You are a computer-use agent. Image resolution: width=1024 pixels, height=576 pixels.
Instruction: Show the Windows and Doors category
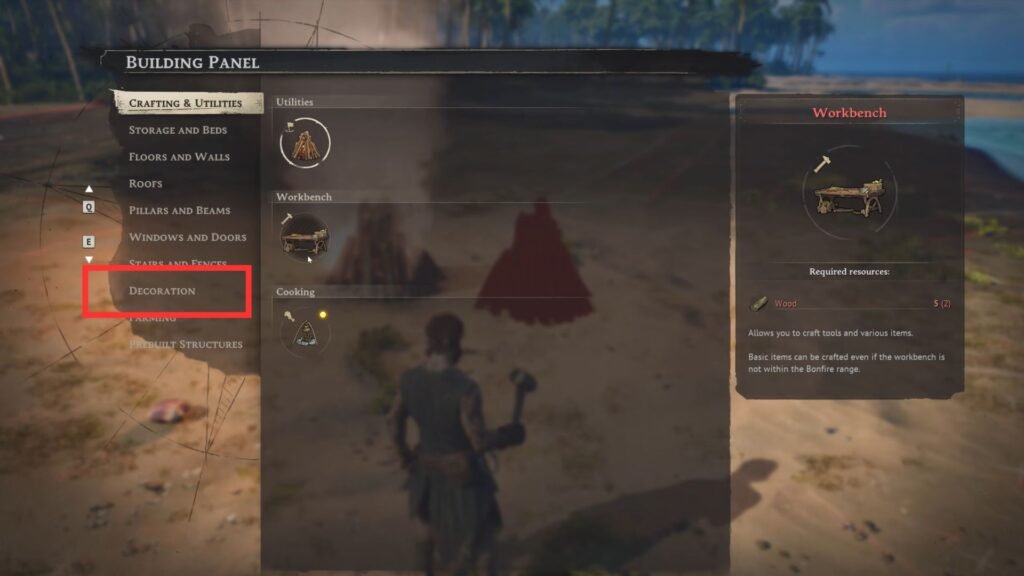point(187,238)
